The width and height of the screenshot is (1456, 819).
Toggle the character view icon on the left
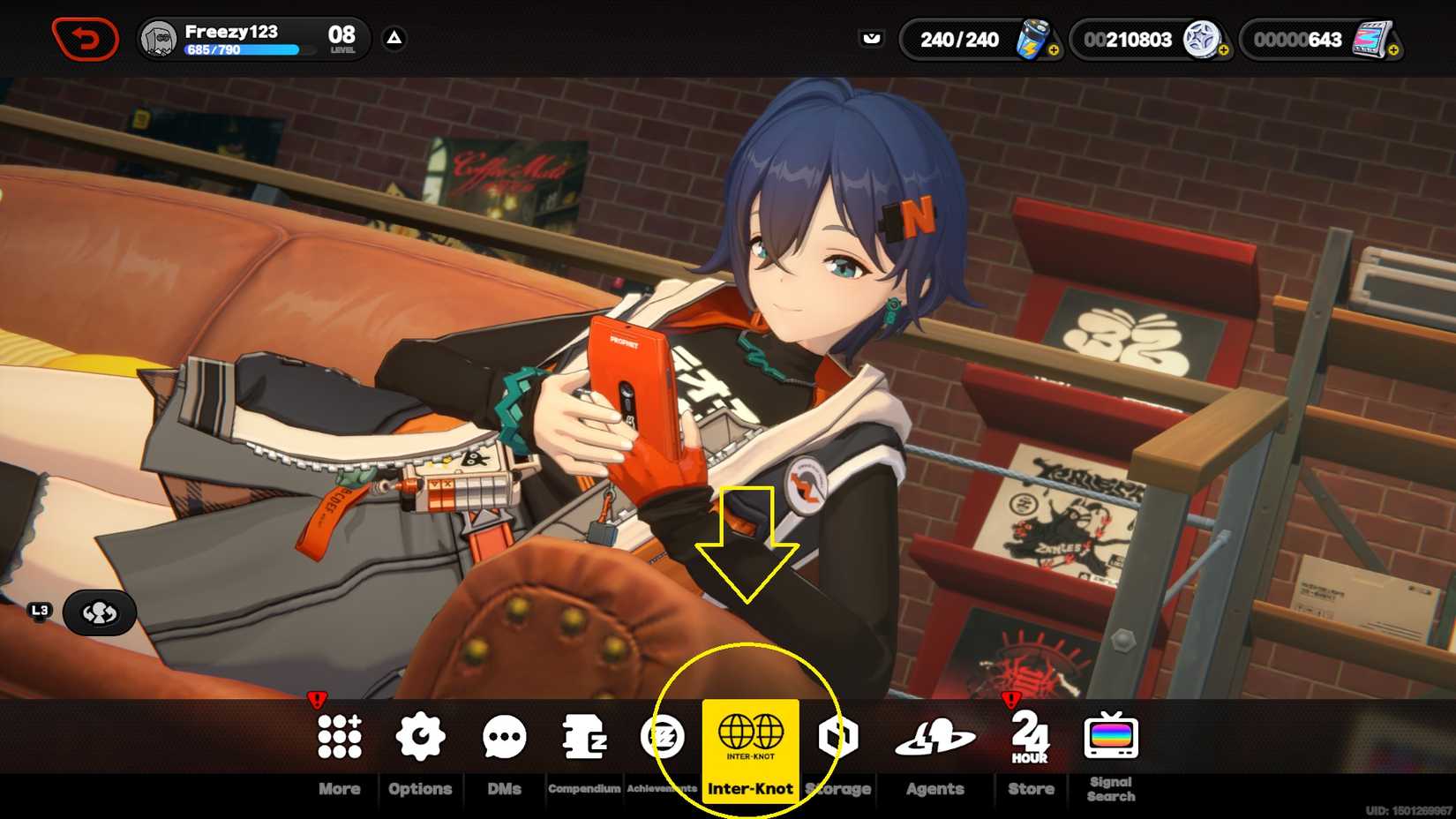pyautogui.click(x=100, y=612)
